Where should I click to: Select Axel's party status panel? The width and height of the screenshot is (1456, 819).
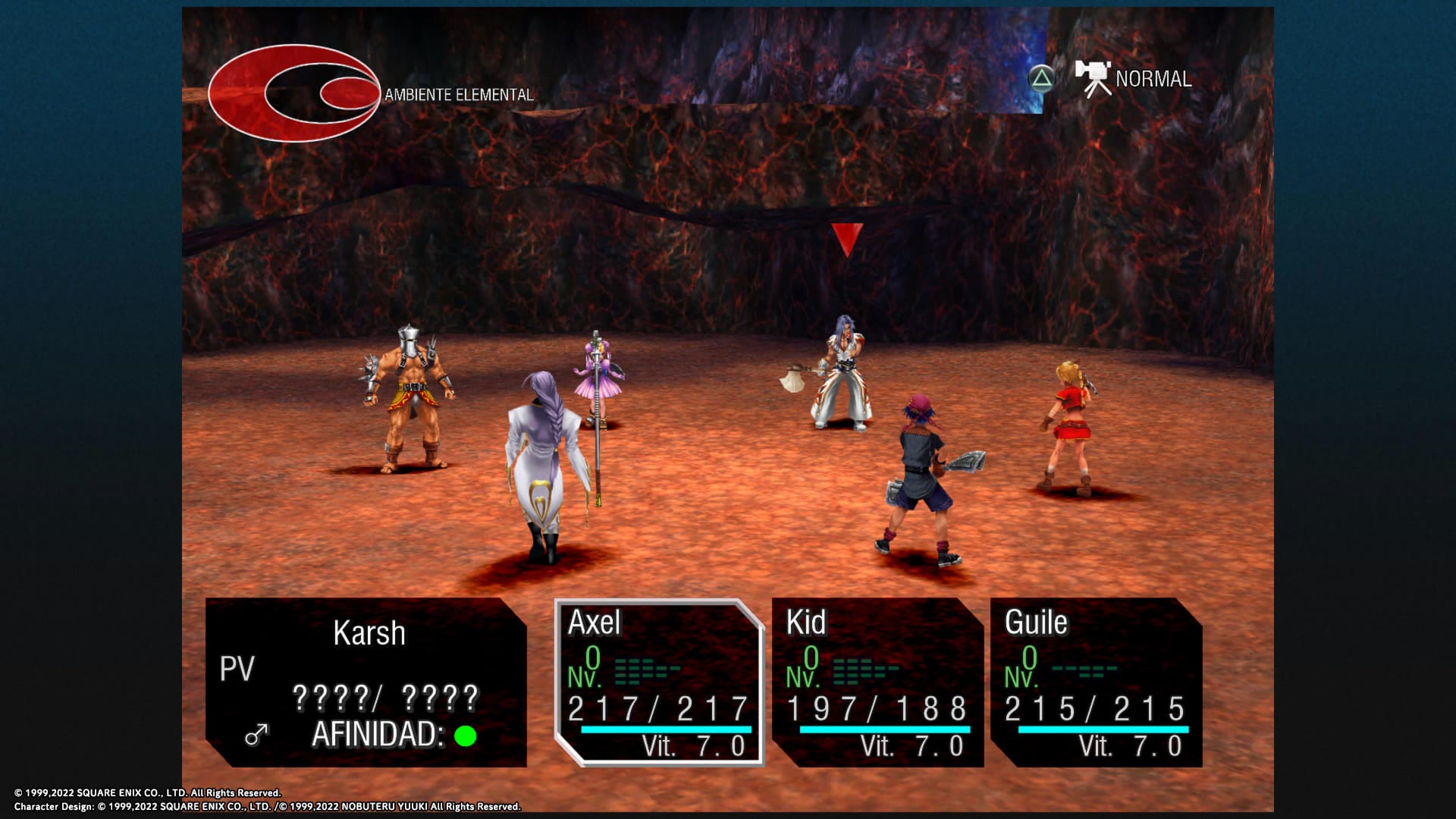click(x=658, y=682)
